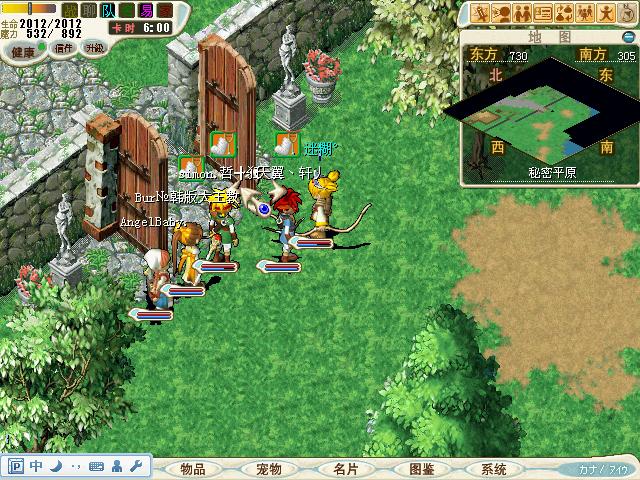Open the 信件 mail button

[x=64, y=48]
